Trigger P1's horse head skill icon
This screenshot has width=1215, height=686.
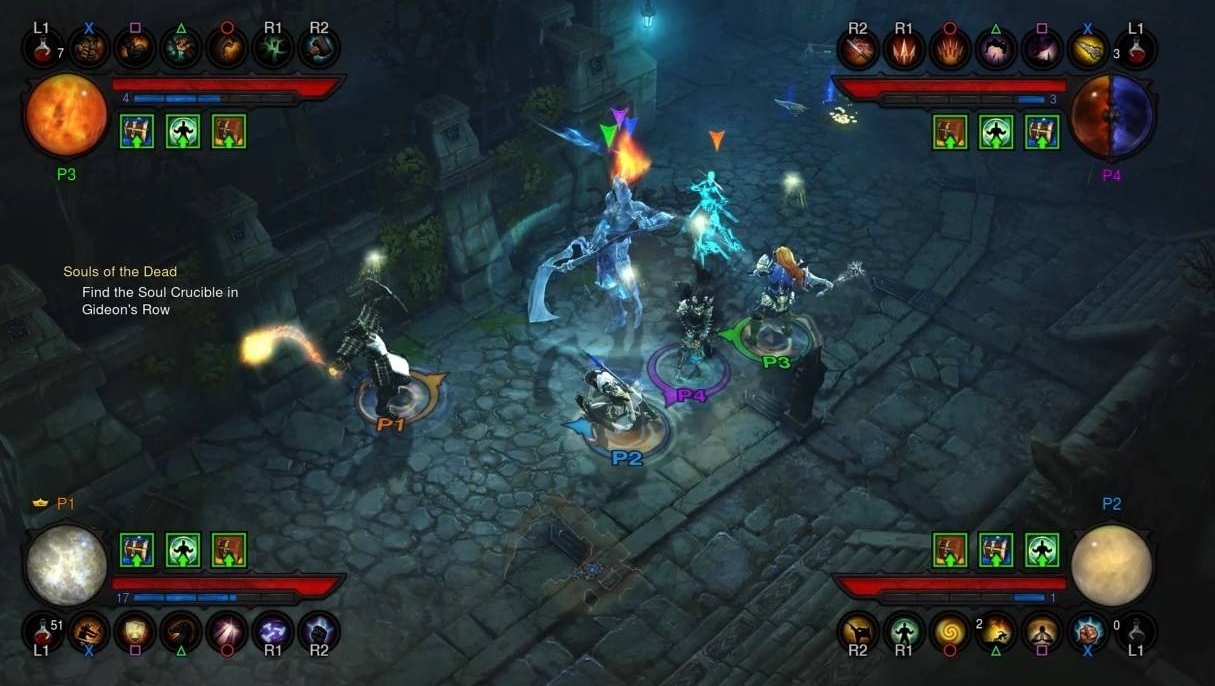[181, 632]
